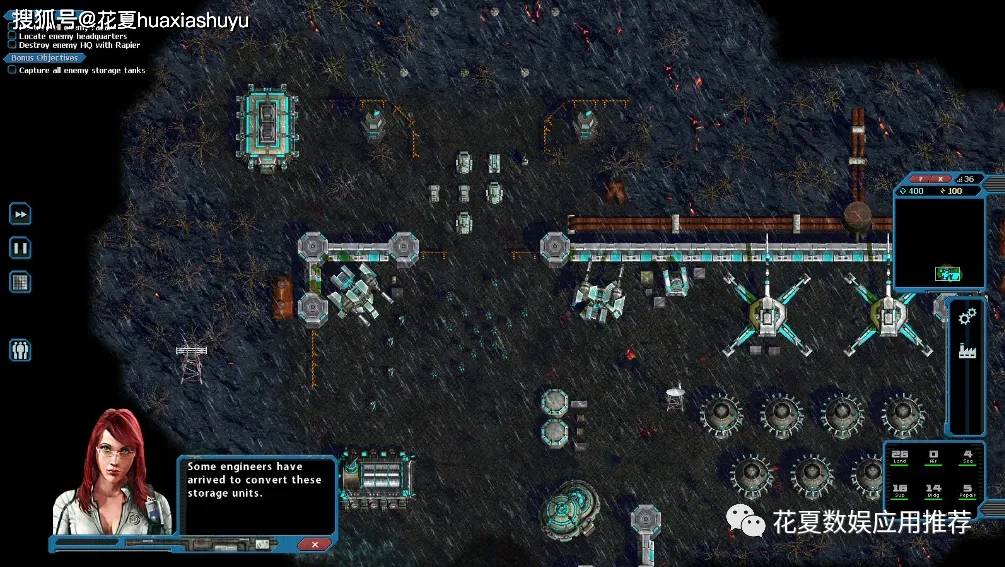Select the Land units counter
Image resolution: width=1005 pixels, height=567 pixels.
click(x=900, y=457)
